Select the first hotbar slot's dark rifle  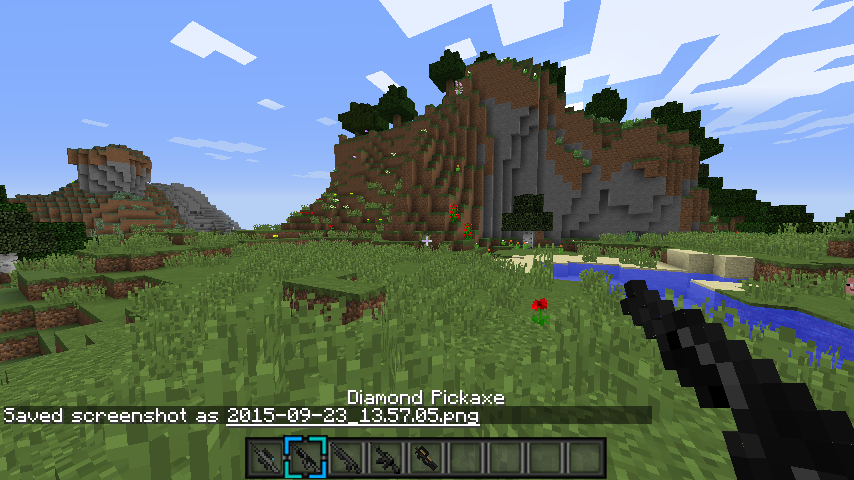point(265,458)
